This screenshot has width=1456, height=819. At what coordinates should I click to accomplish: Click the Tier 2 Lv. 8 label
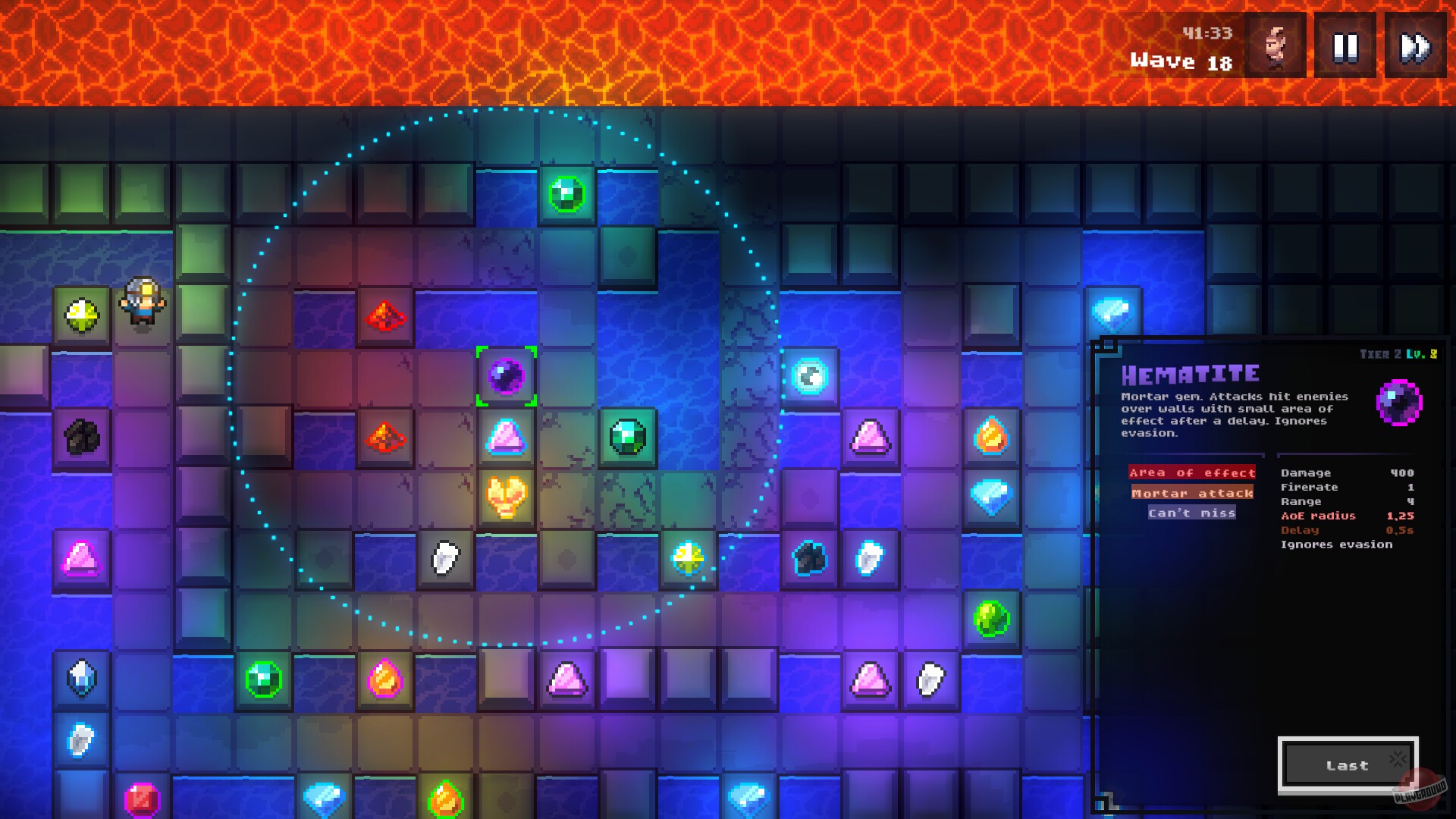(x=1399, y=353)
